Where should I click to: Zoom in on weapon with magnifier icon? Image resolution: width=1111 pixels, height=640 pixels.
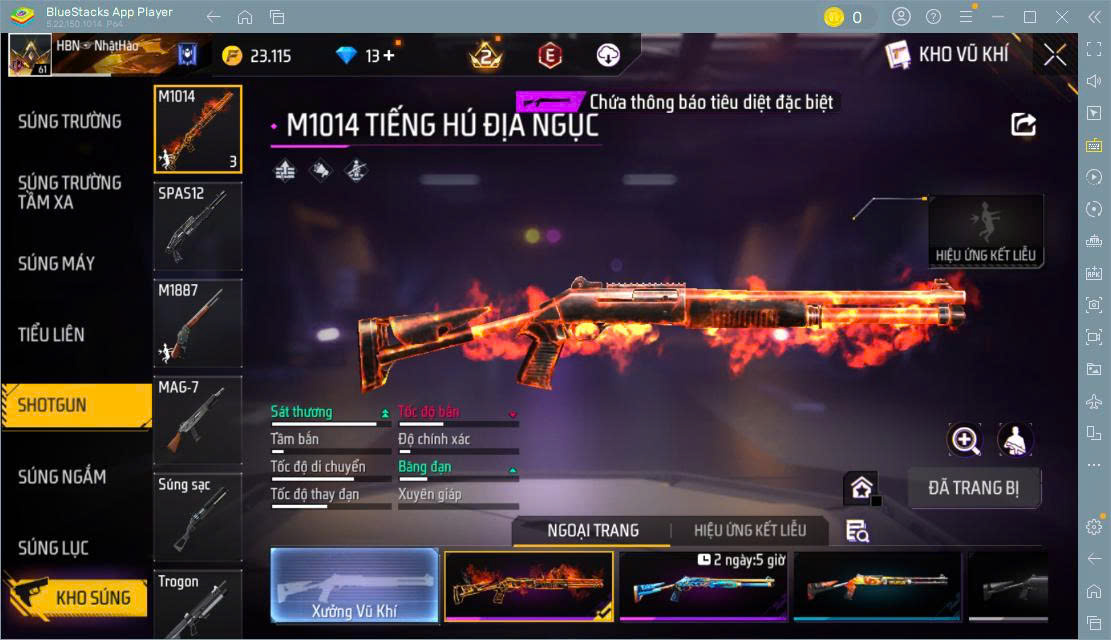(x=965, y=440)
